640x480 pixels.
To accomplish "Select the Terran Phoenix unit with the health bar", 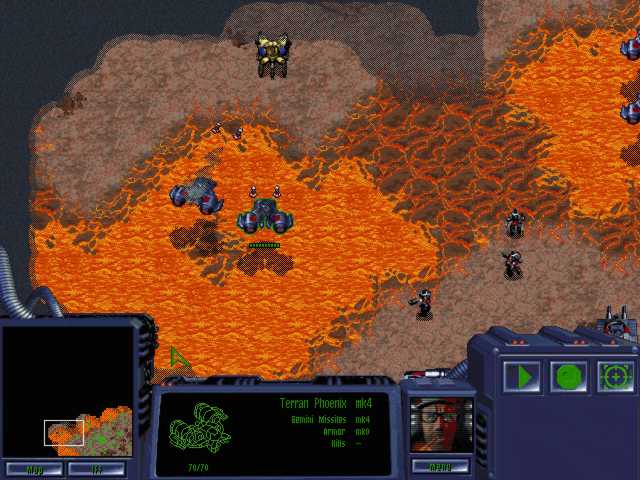I will (x=264, y=215).
